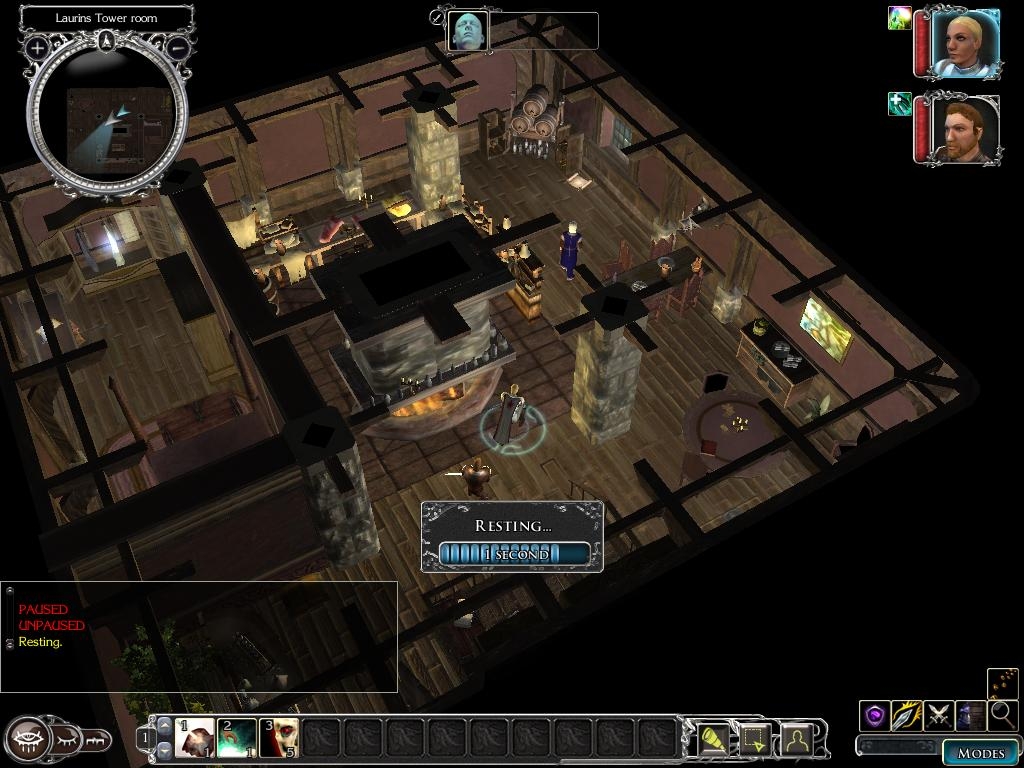Screen dimensions: 1024x768
Task: Zoom out the minimap with the minus button
Action: tap(178, 47)
